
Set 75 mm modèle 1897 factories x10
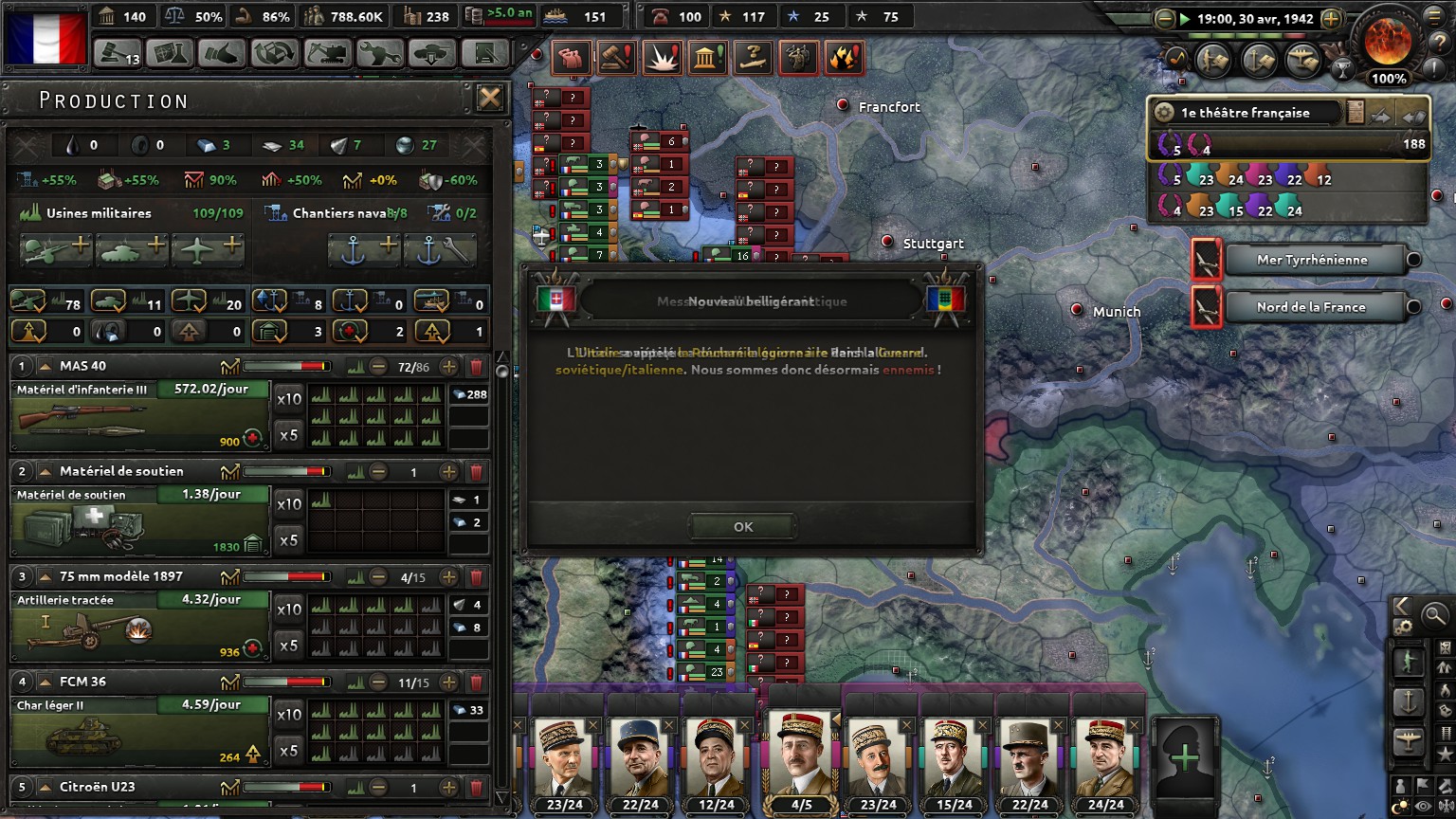point(289,610)
